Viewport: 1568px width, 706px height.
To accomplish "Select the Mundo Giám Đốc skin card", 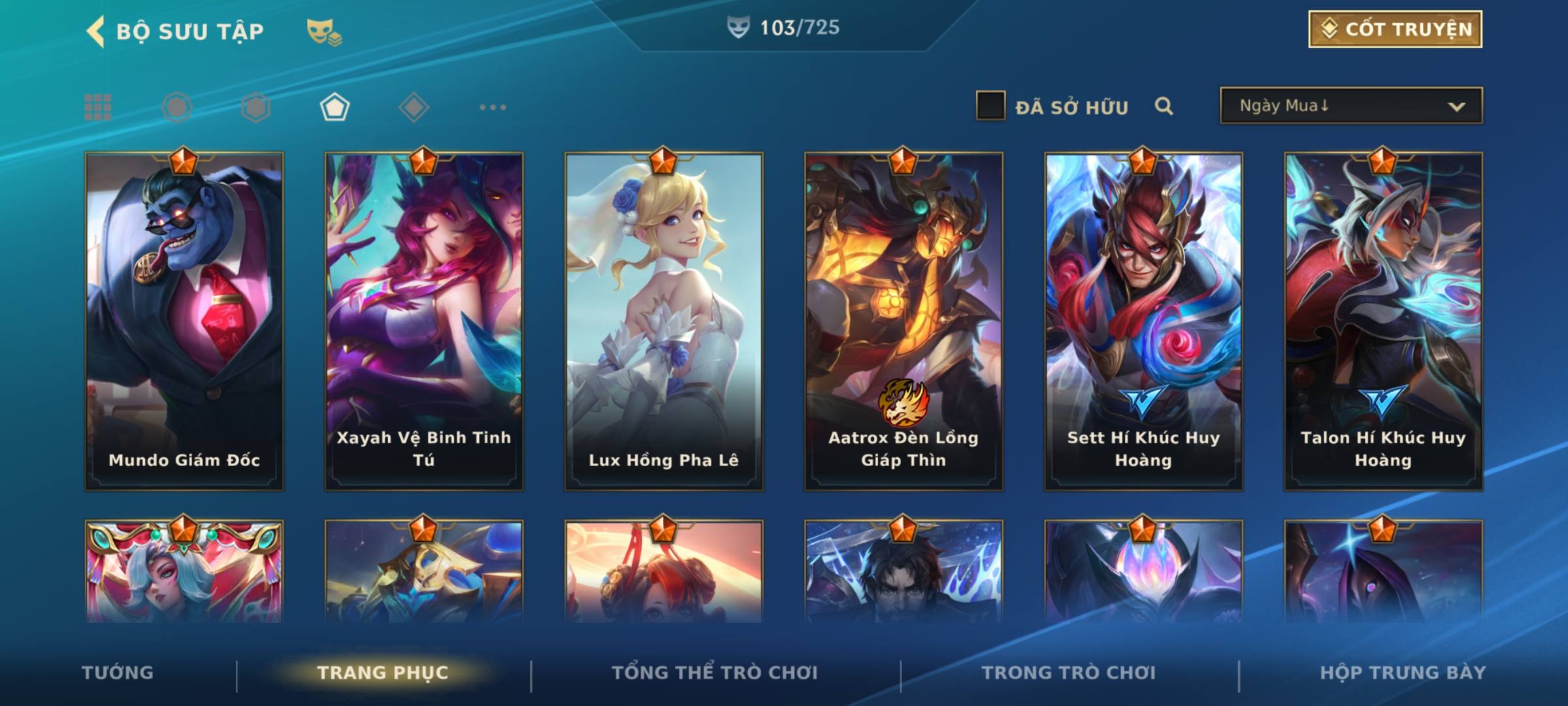I will pos(184,322).
